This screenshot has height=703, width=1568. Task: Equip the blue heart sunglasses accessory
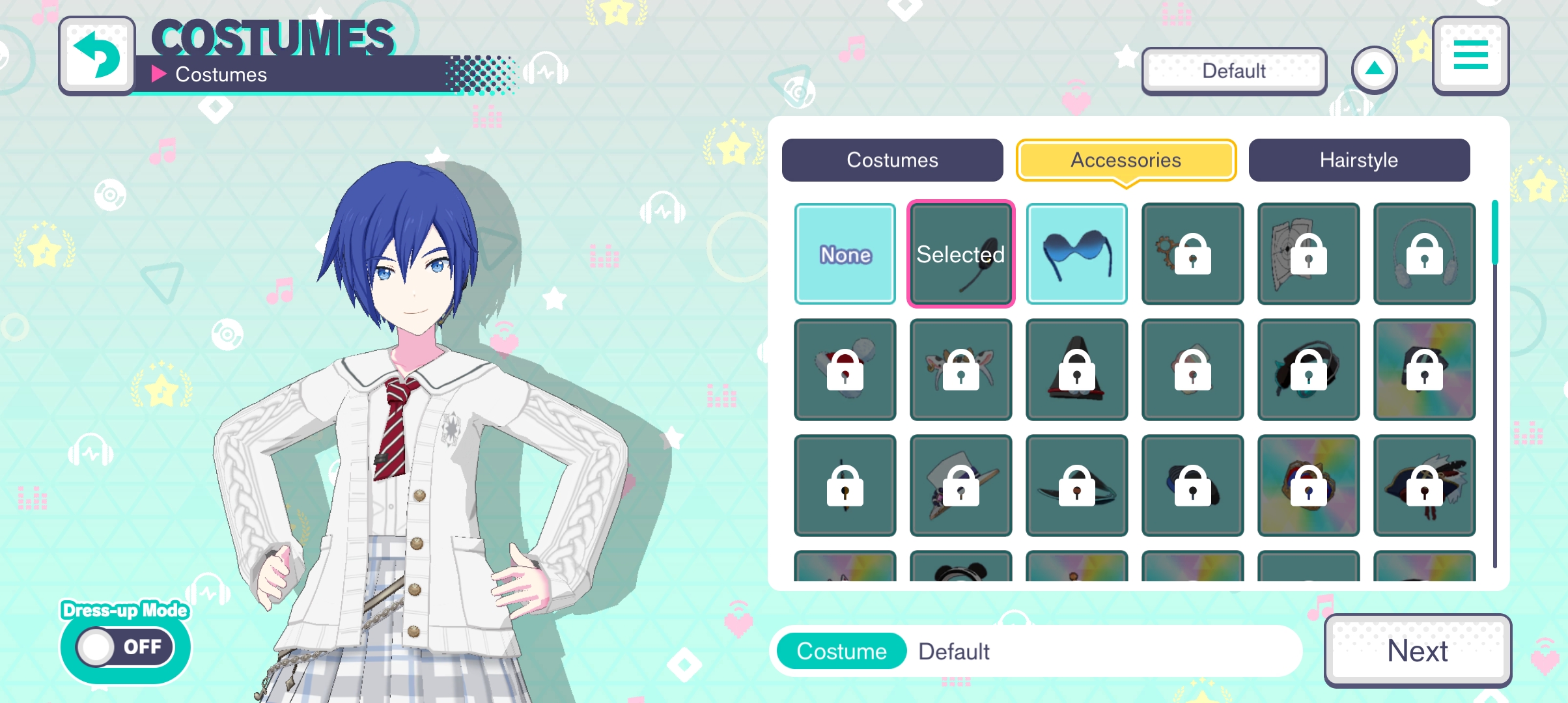click(x=1076, y=254)
